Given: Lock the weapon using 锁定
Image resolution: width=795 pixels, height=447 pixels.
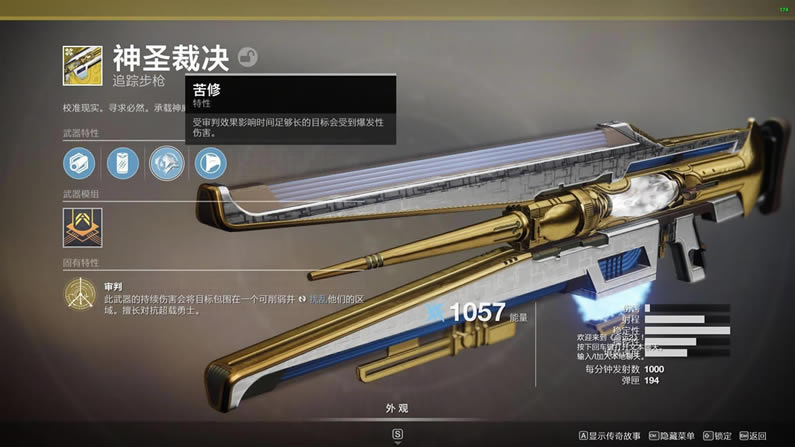Looking at the screenshot, I should pyautogui.click(x=717, y=436).
